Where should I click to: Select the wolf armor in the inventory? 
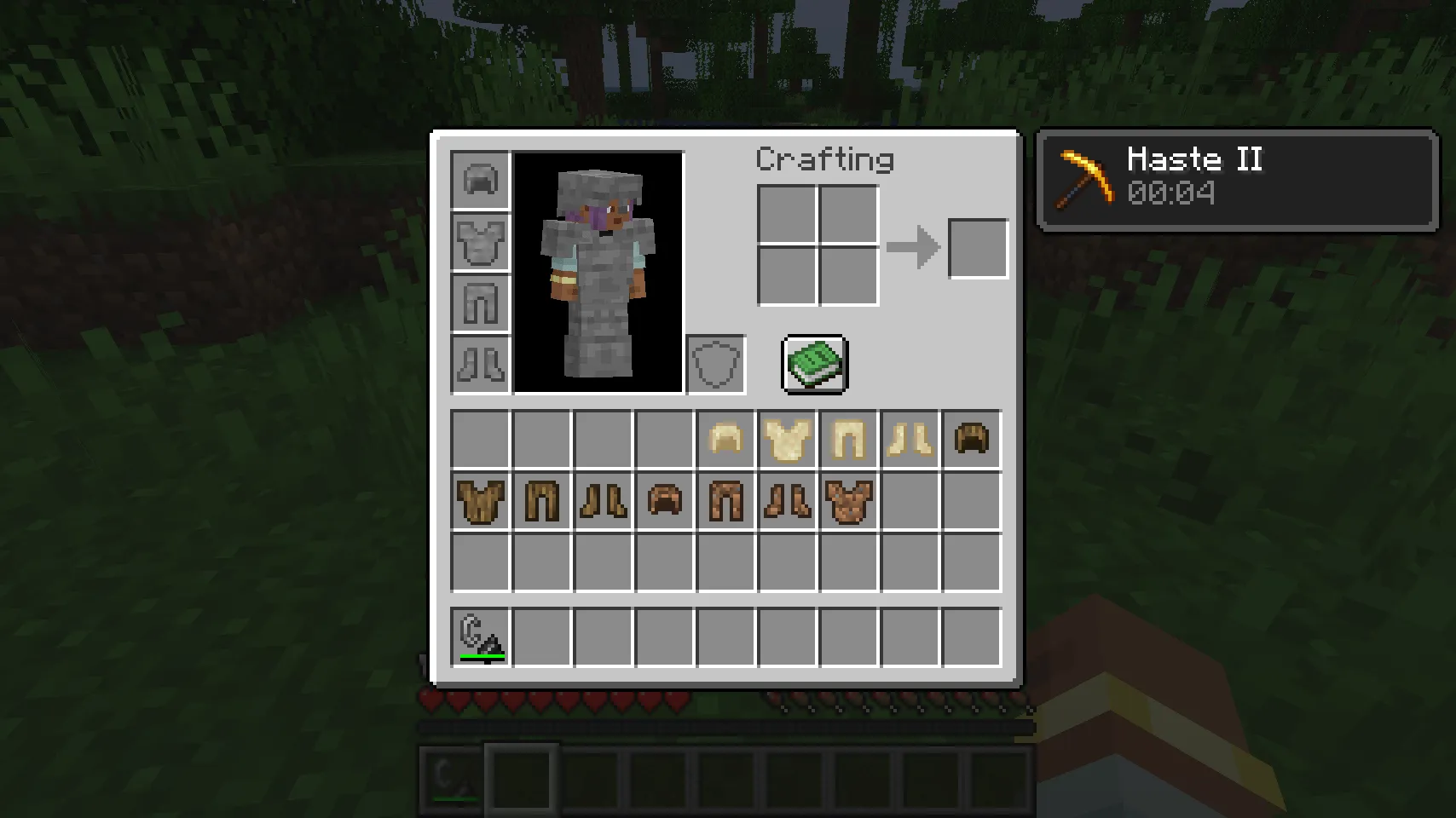848,500
